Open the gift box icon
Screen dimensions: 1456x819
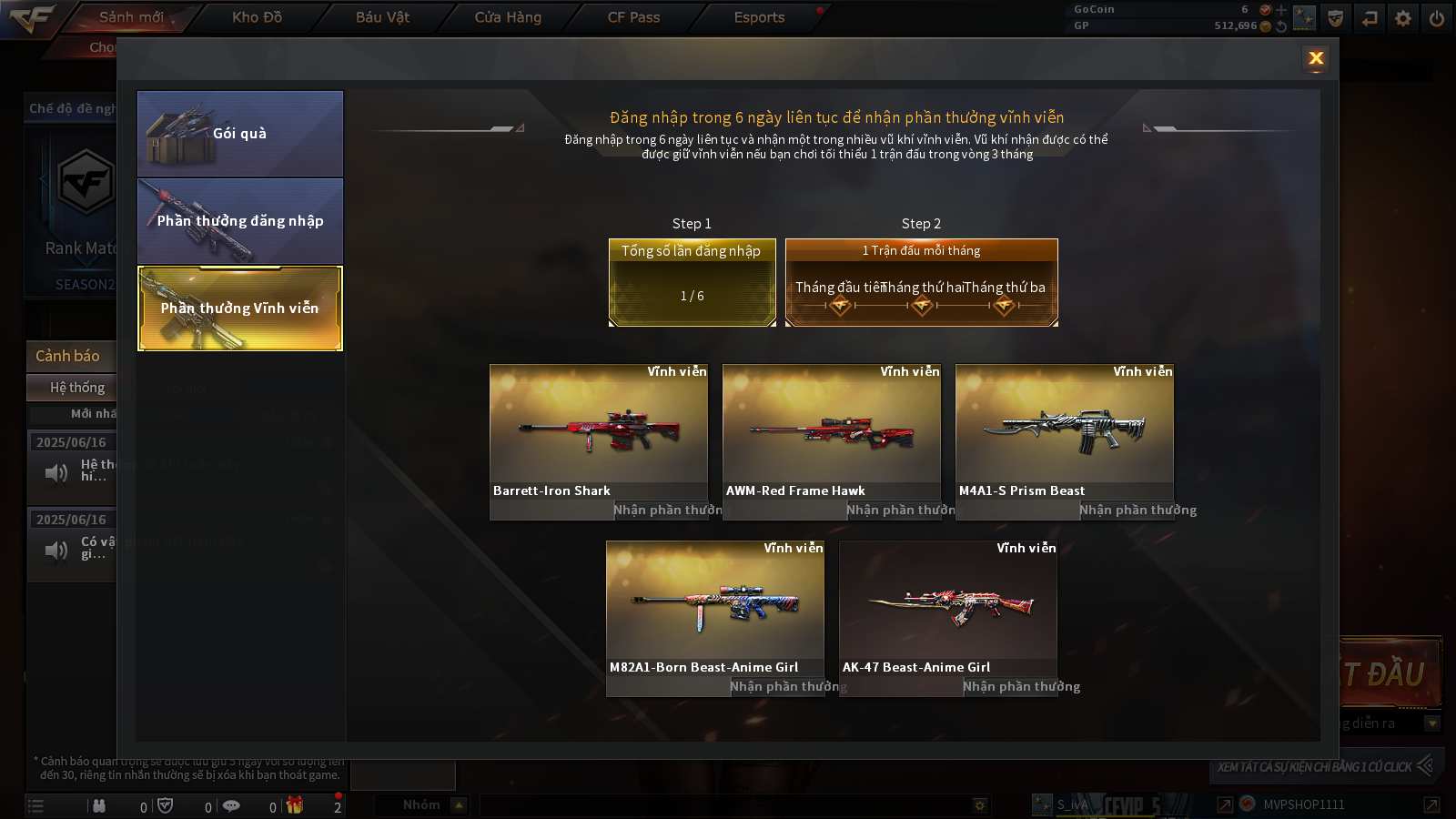pyautogui.click(x=295, y=805)
